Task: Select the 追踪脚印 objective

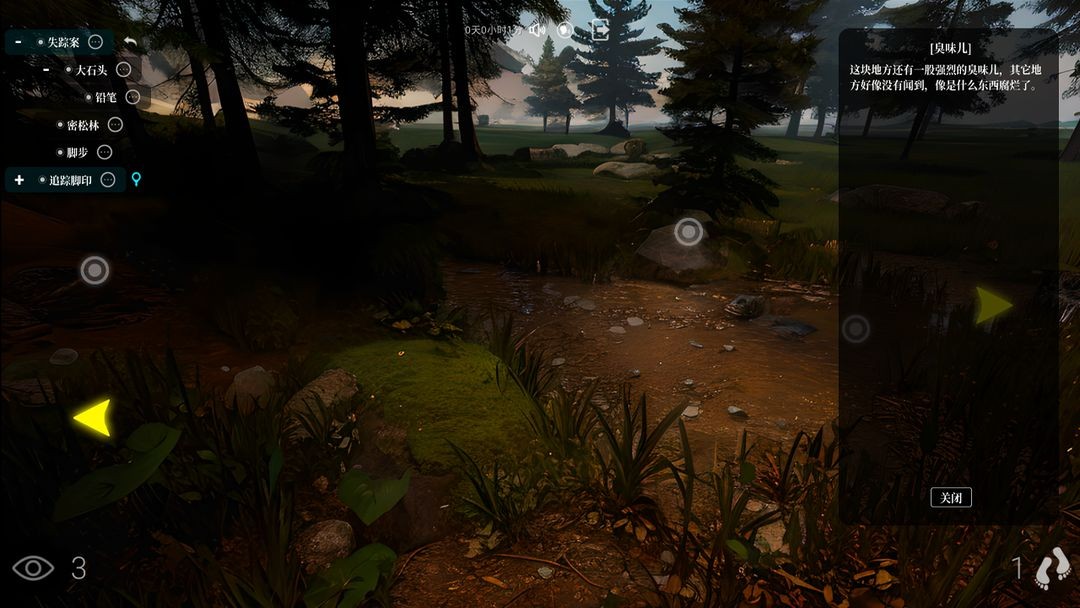Action: (x=70, y=180)
